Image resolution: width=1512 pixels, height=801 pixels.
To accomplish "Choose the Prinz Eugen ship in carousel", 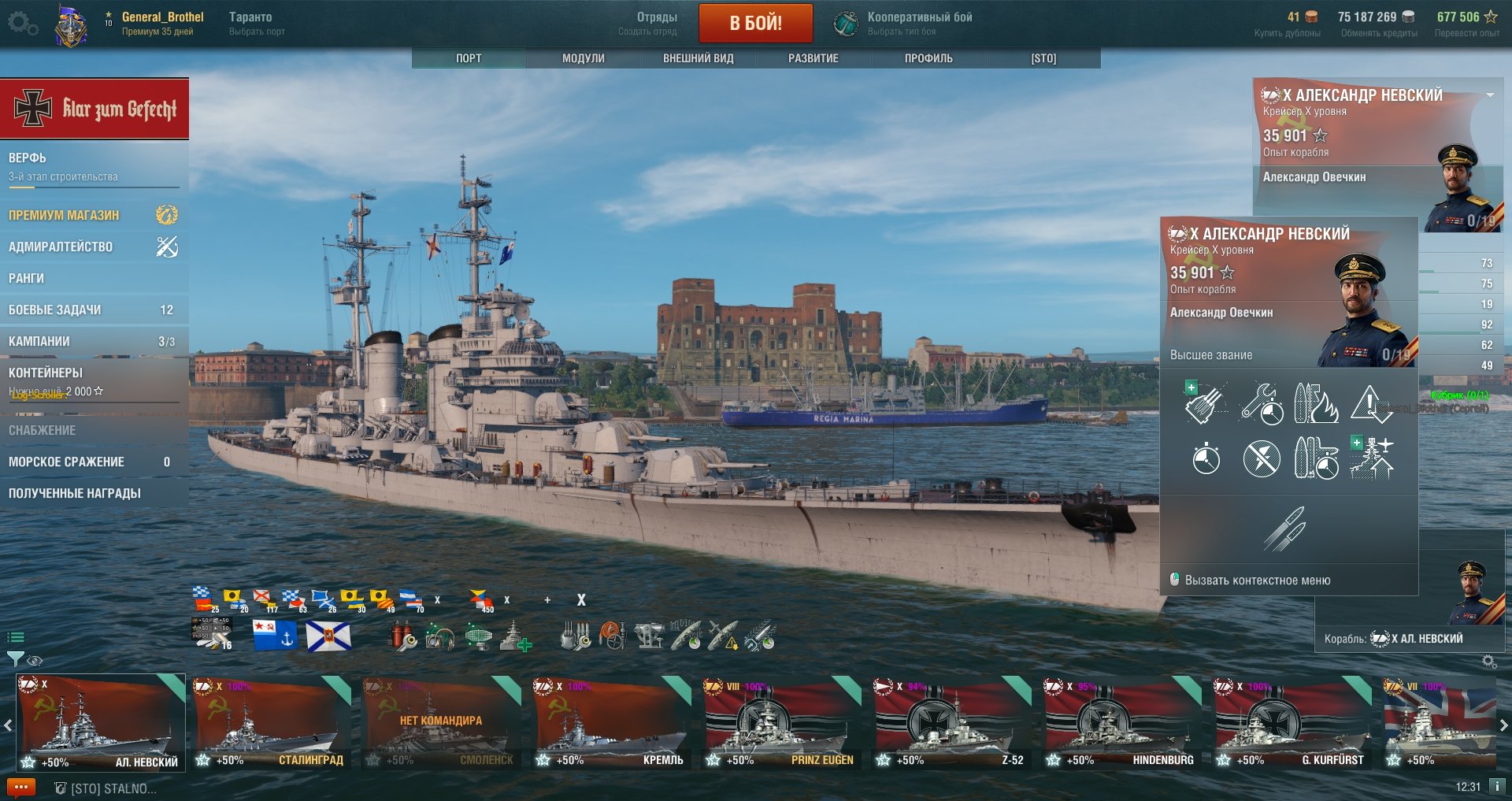I will click(x=781, y=722).
